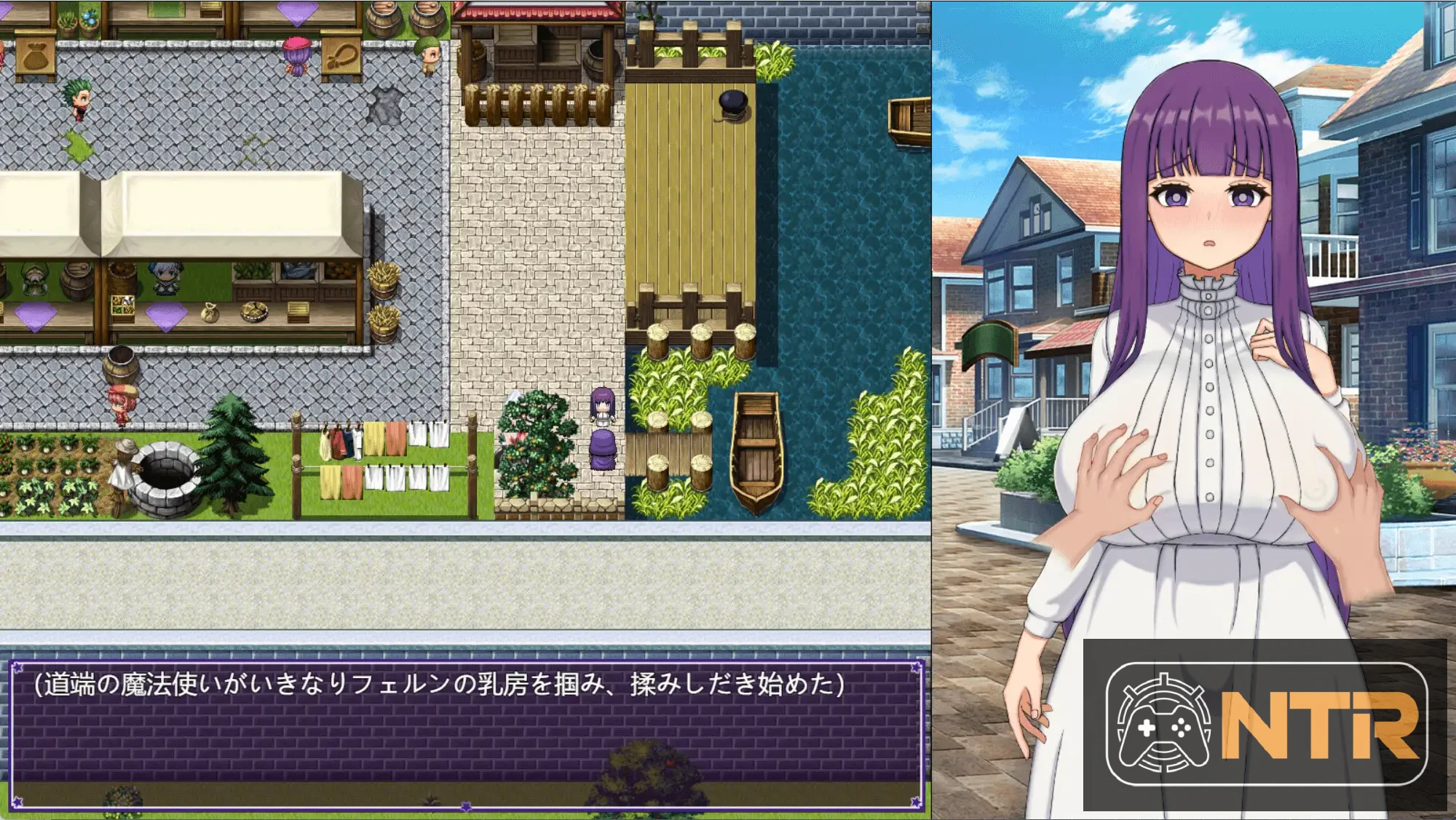Click the scarecrow in the vegetable garden
Viewport: 1456px width, 820px height.
point(122,466)
